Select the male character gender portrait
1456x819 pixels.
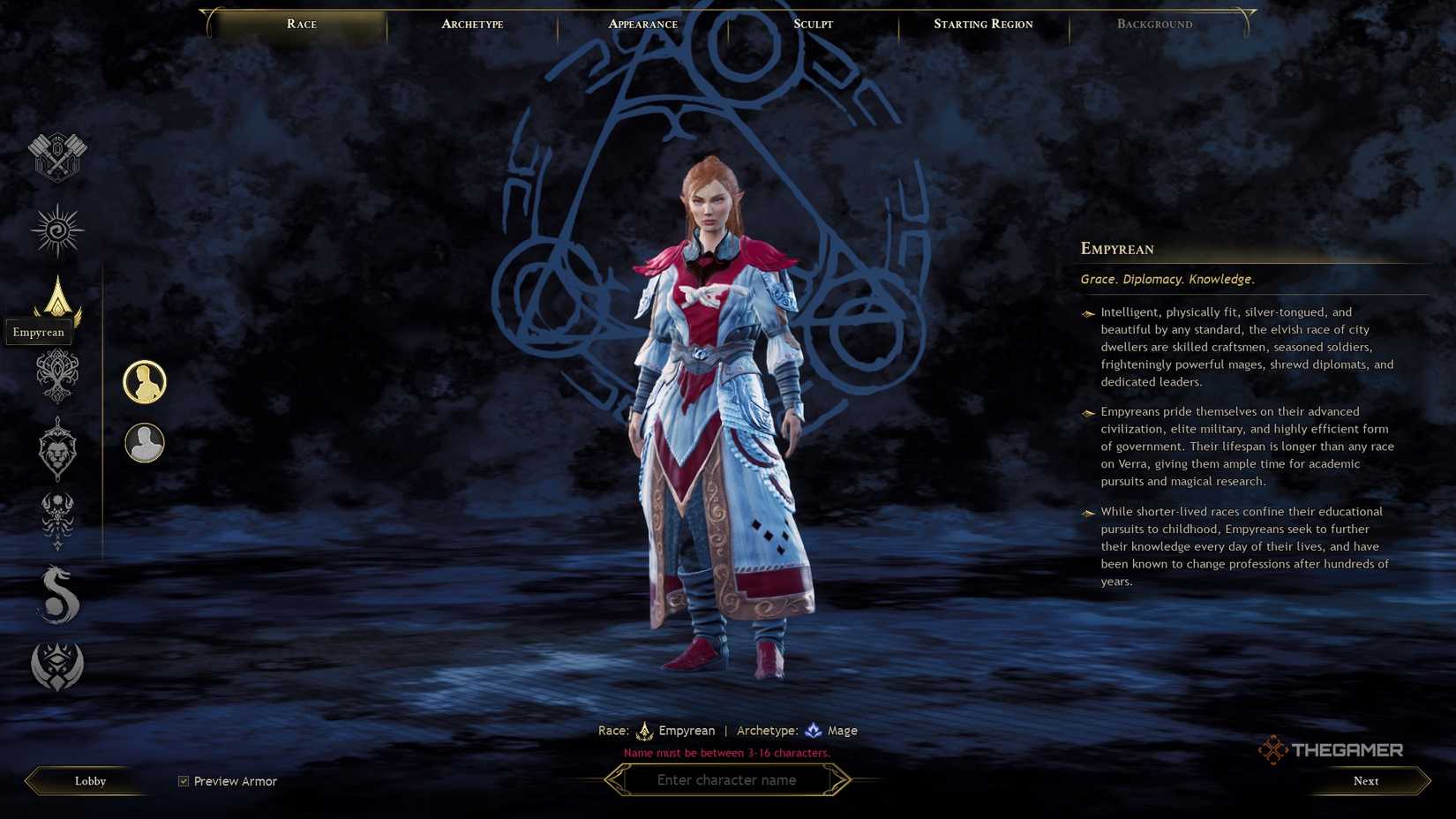point(144,443)
